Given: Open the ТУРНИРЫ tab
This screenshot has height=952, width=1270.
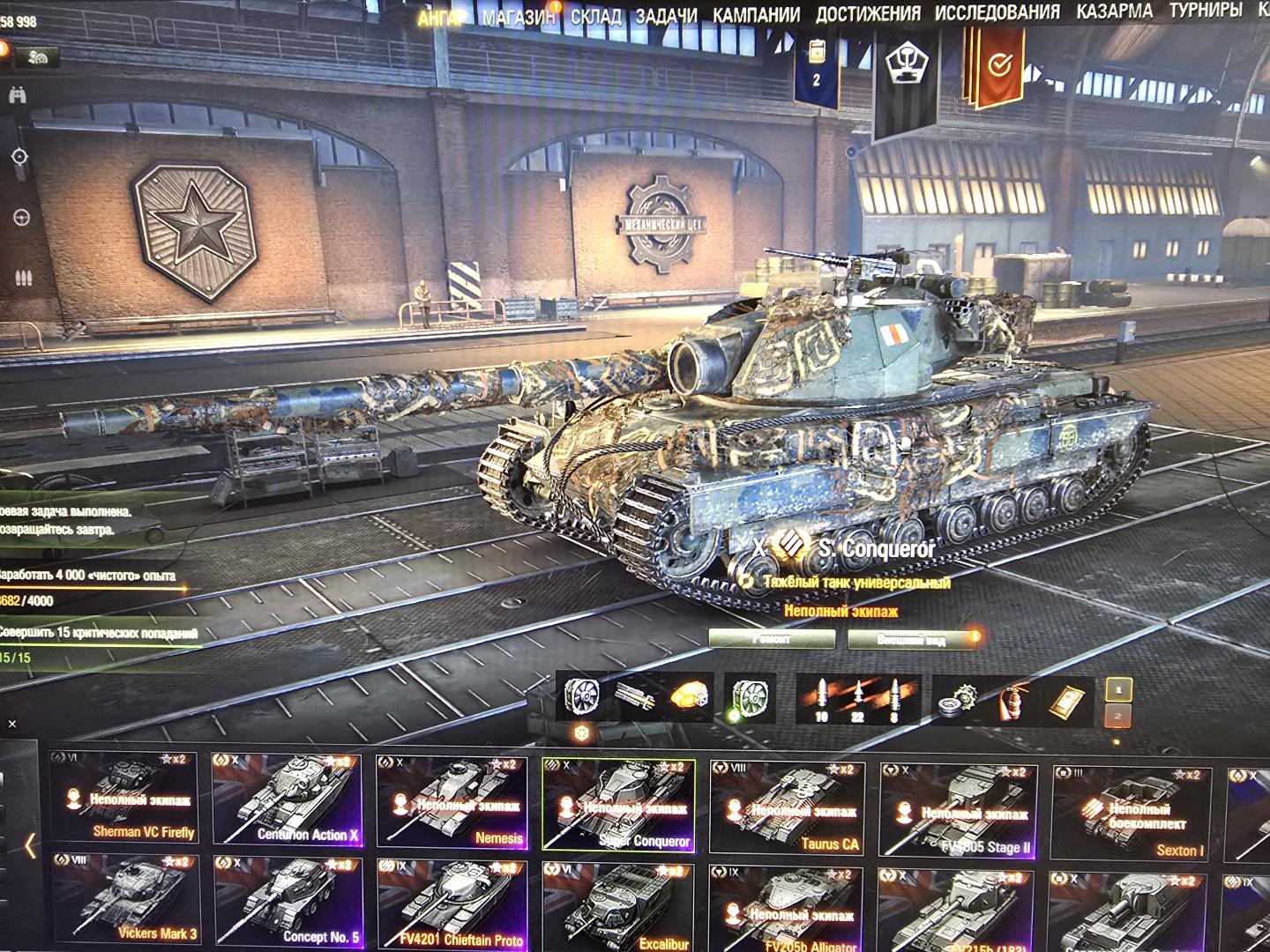Looking at the screenshot, I should click(x=1206, y=11).
